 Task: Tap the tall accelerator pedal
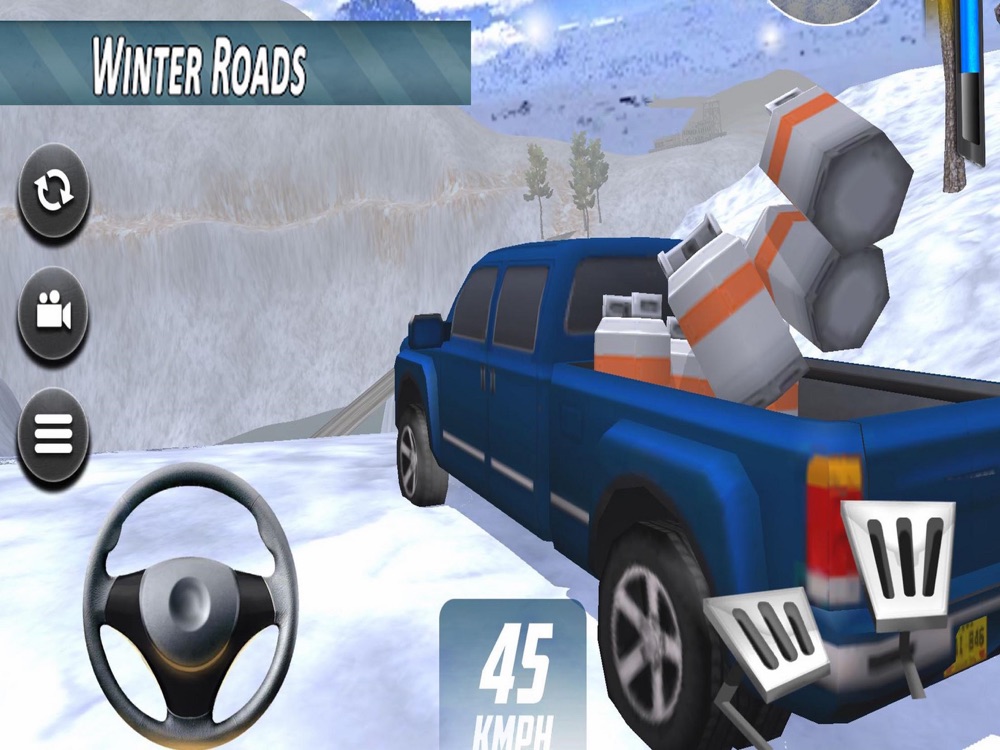pyautogui.click(x=899, y=557)
